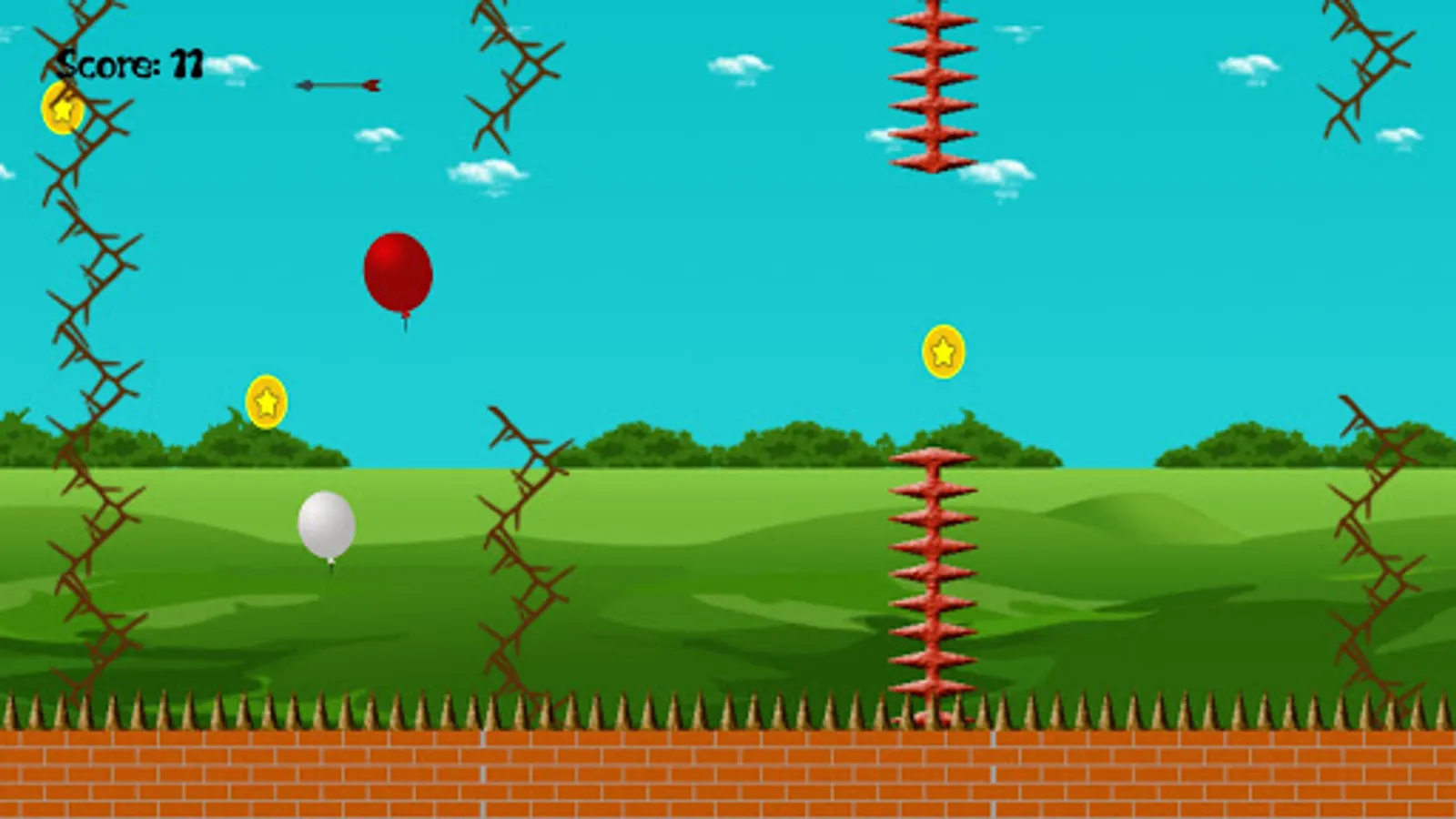Collect the star coin above the white balloon
Viewport: 1456px width, 819px height.
[266, 400]
